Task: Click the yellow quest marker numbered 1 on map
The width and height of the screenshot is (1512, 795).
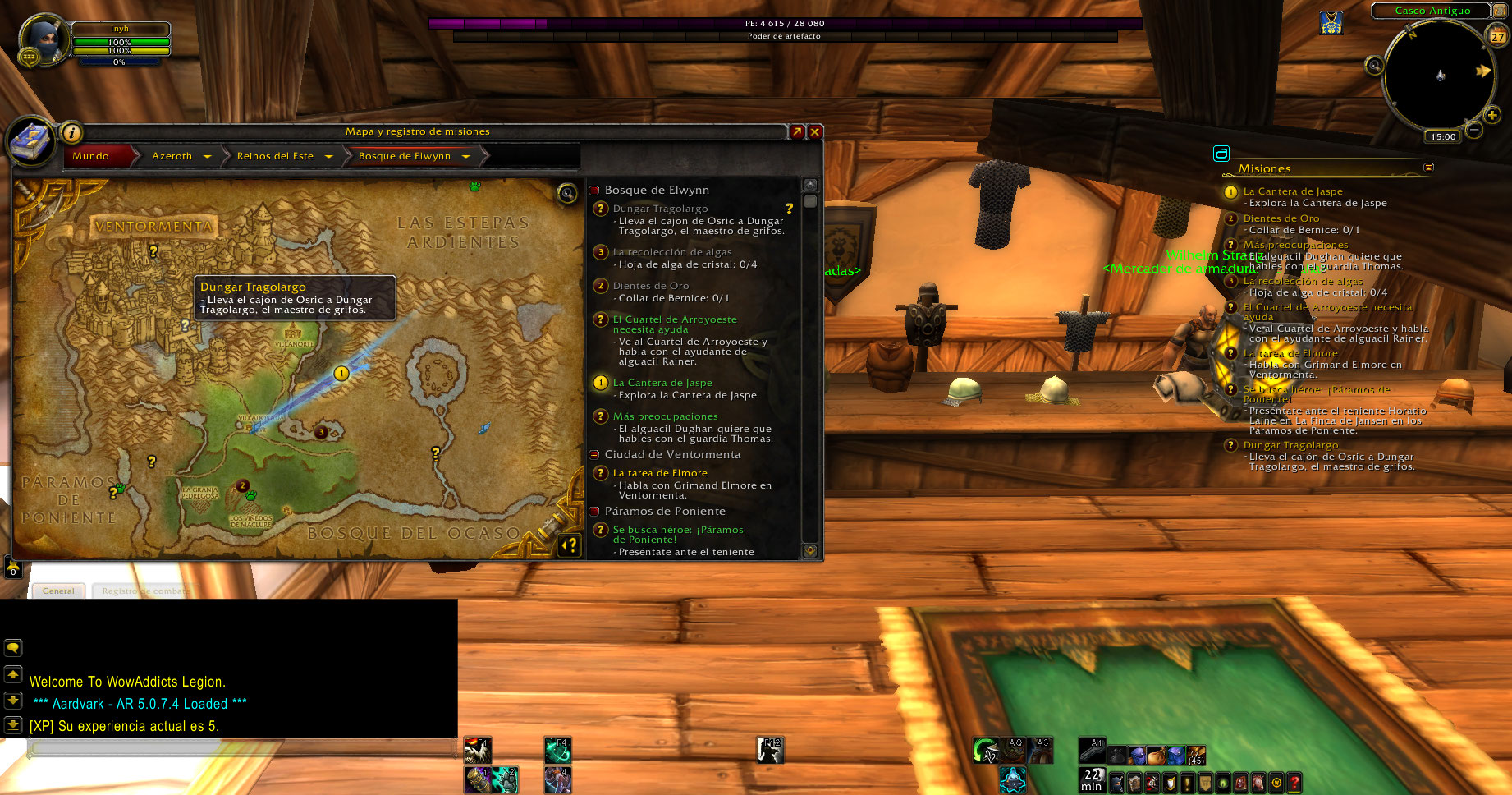Action: 341,374
